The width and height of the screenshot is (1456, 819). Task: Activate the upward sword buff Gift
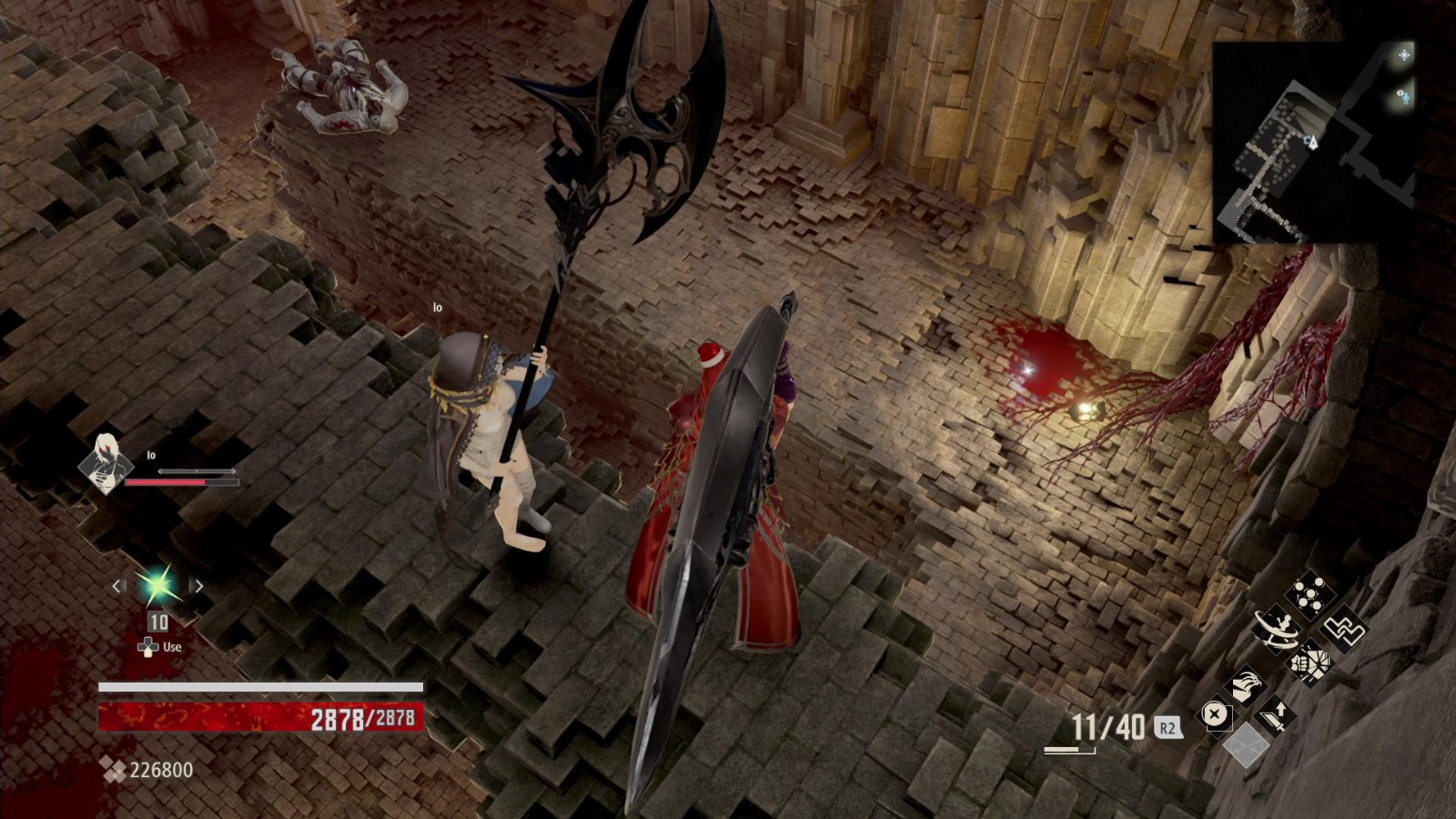pyautogui.click(x=1279, y=714)
